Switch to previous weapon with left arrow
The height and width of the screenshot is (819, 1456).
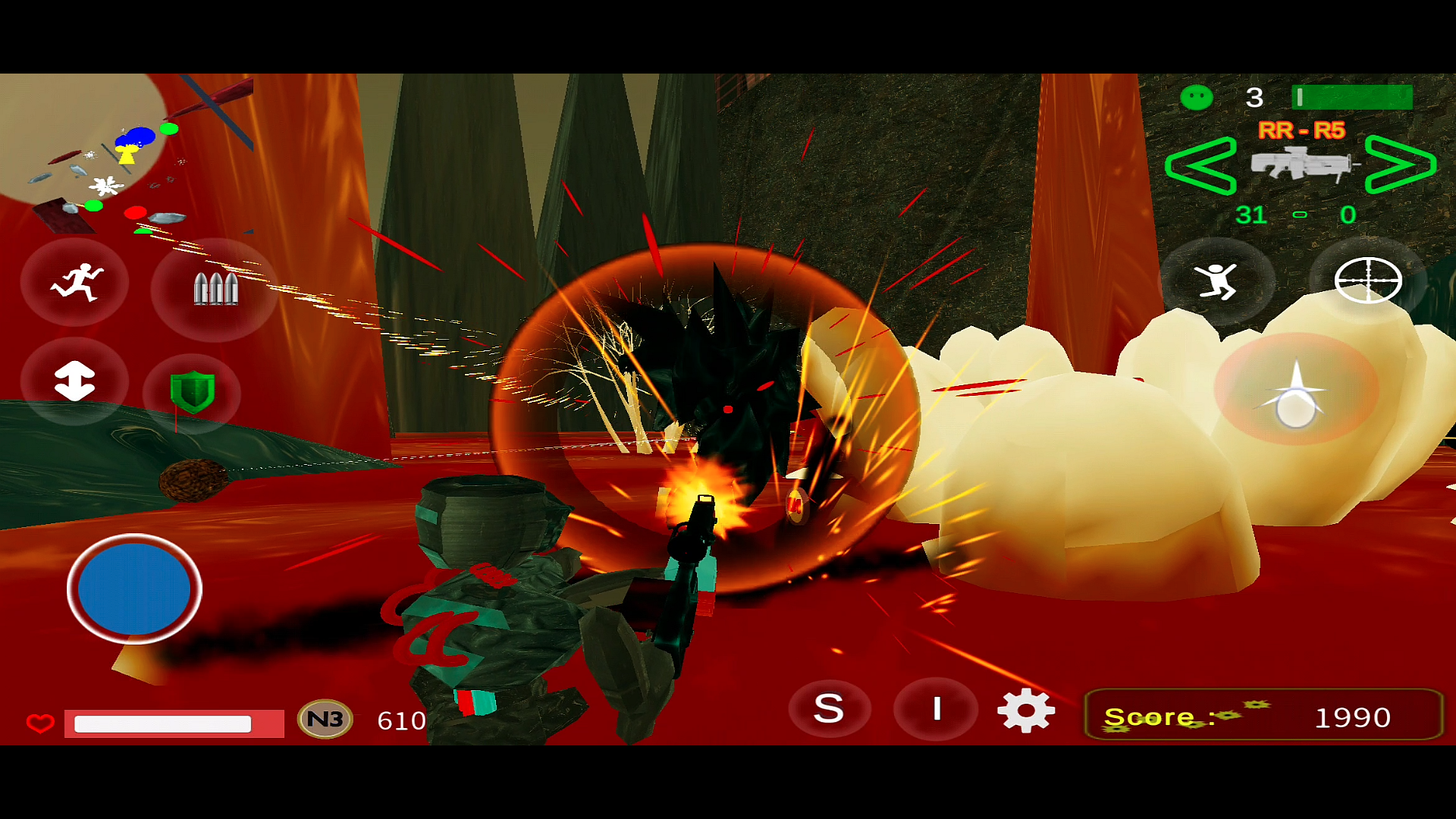pyautogui.click(x=1200, y=165)
